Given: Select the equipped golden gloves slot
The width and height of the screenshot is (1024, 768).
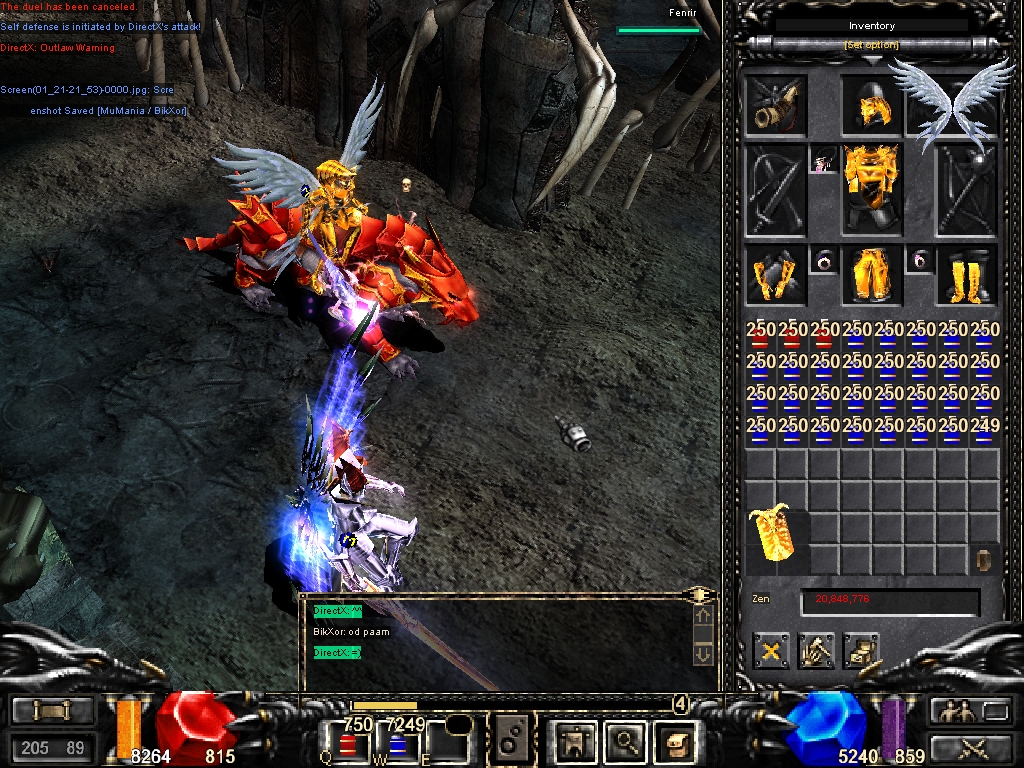Looking at the screenshot, I should (775, 275).
